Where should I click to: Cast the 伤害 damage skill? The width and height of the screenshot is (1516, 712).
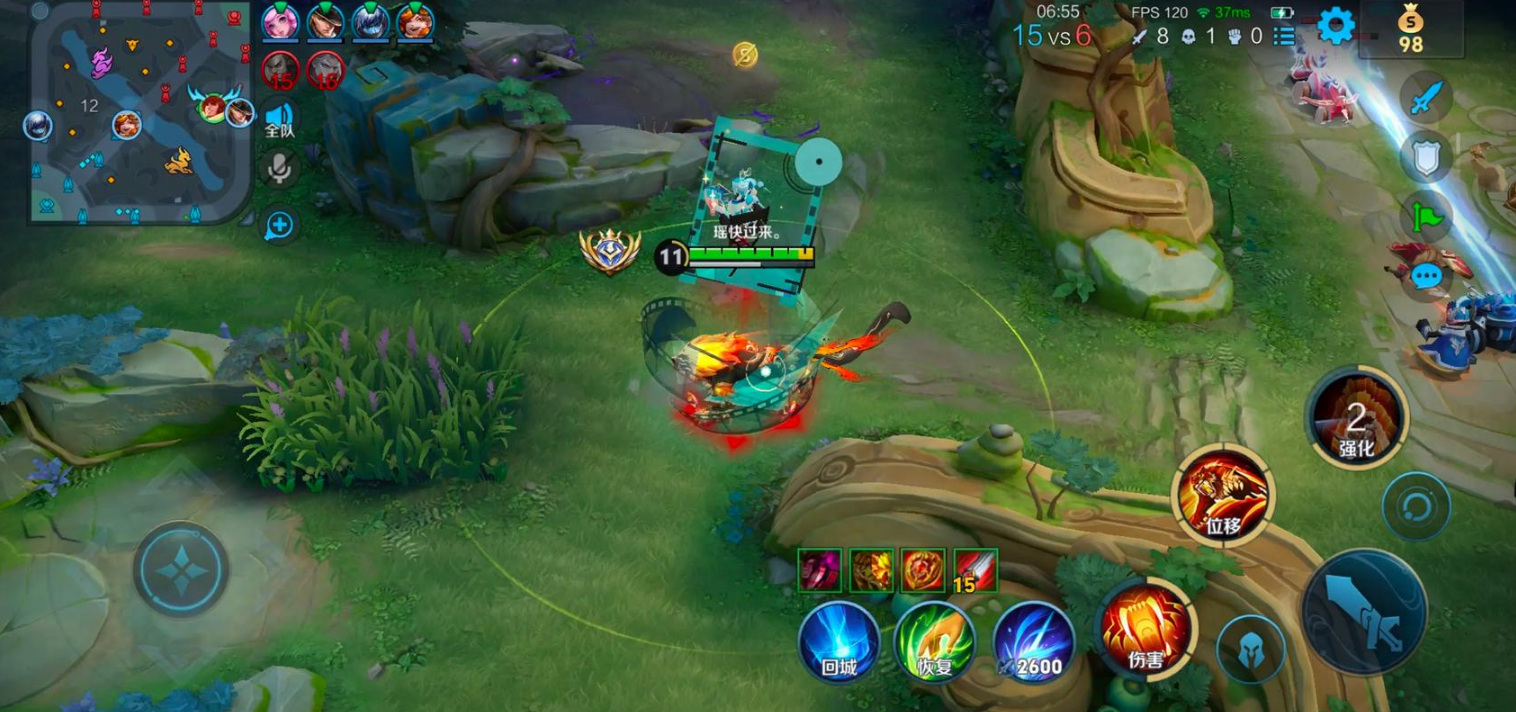click(1145, 631)
